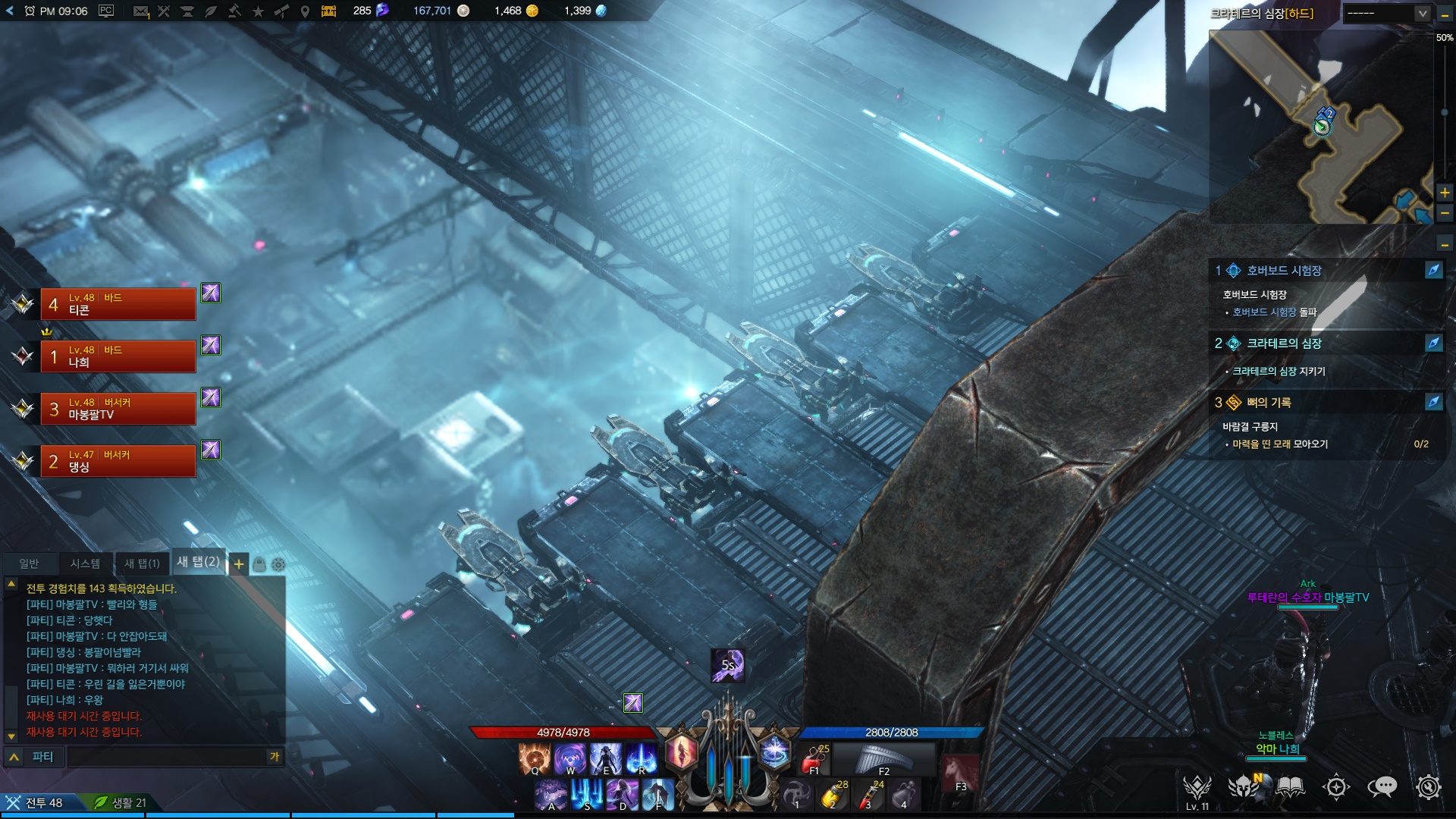Screen dimensions: 1456x819
Task: Click the golden treasure chest shop icon
Action: click(x=328, y=11)
